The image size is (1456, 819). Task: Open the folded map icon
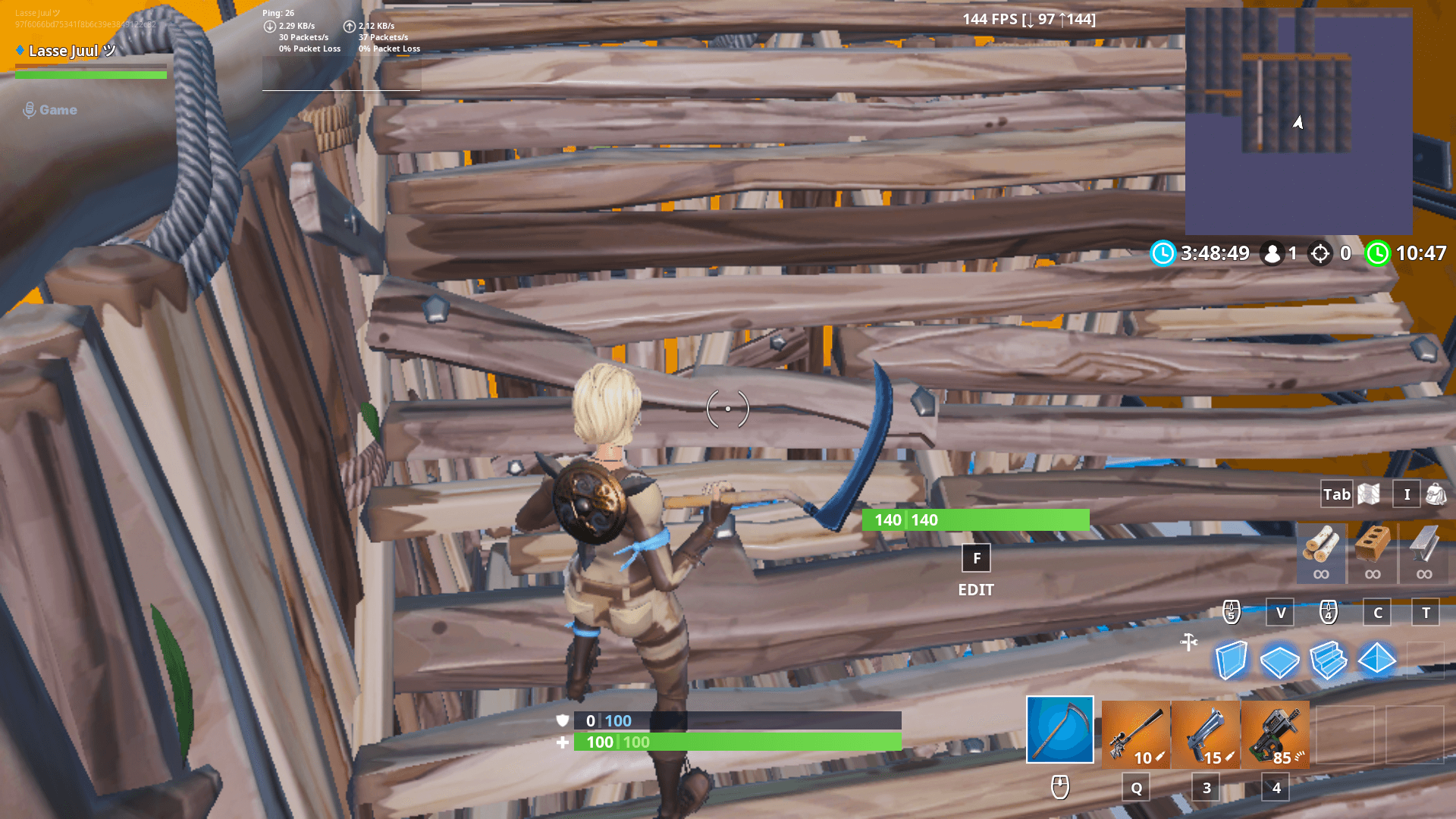tap(1369, 494)
